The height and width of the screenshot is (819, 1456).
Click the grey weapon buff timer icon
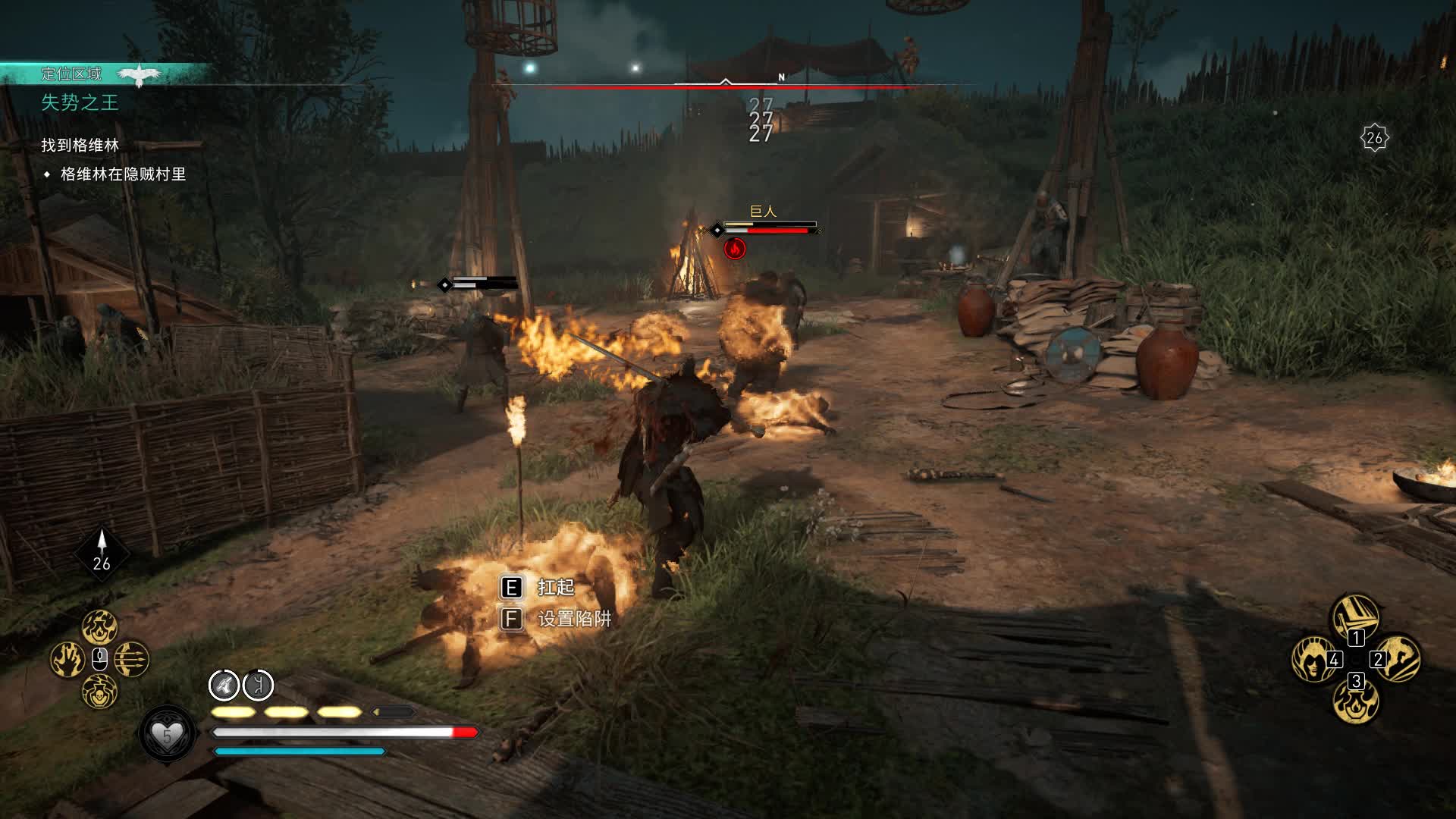pyautogui.click(x=224, y=686)
